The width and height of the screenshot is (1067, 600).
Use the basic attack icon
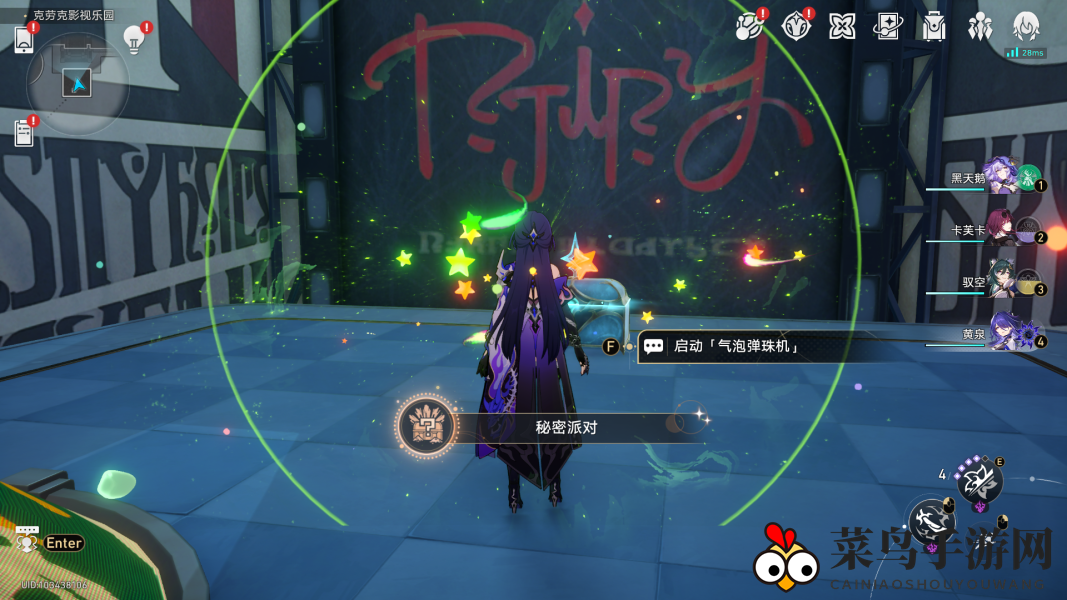click(933, 520)
